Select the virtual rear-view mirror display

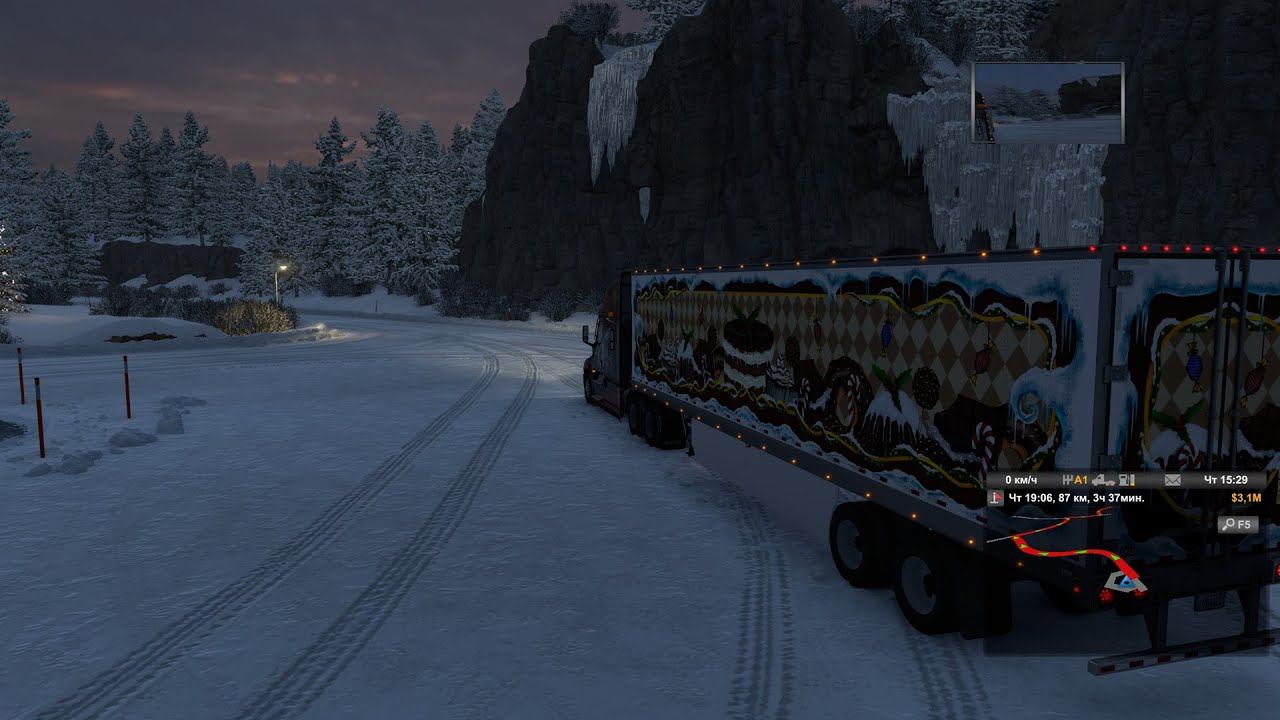(x=1048, y=102)
